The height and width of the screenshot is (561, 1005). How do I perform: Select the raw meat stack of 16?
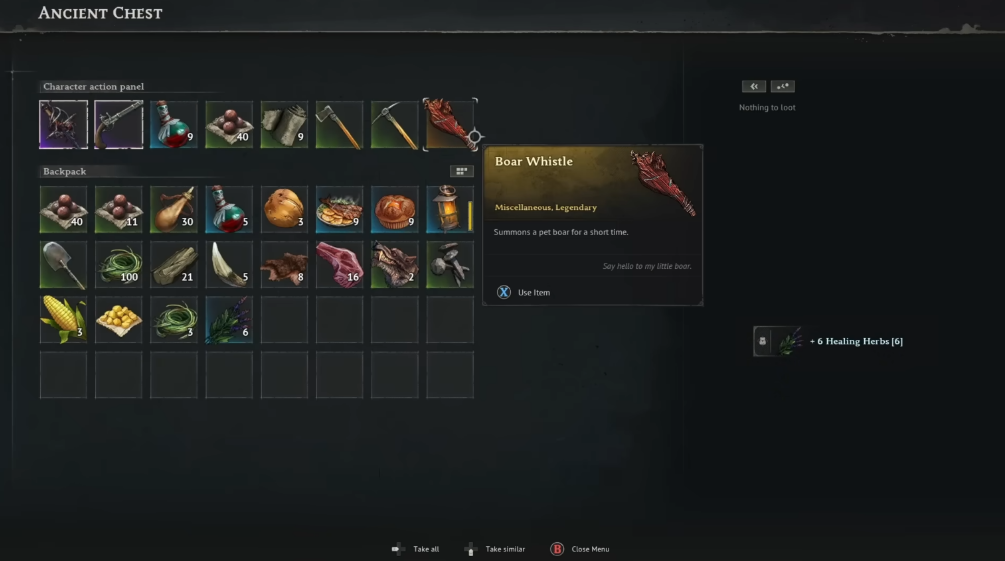tap(339, 264)
